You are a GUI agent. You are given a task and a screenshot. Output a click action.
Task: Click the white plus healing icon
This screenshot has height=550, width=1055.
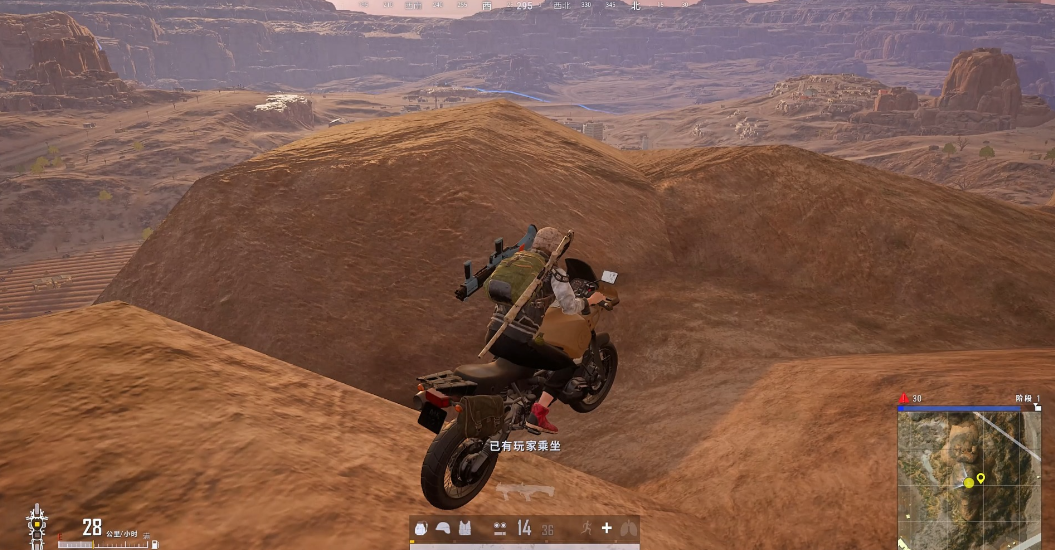pyautogui.click(x=606, y=528)
